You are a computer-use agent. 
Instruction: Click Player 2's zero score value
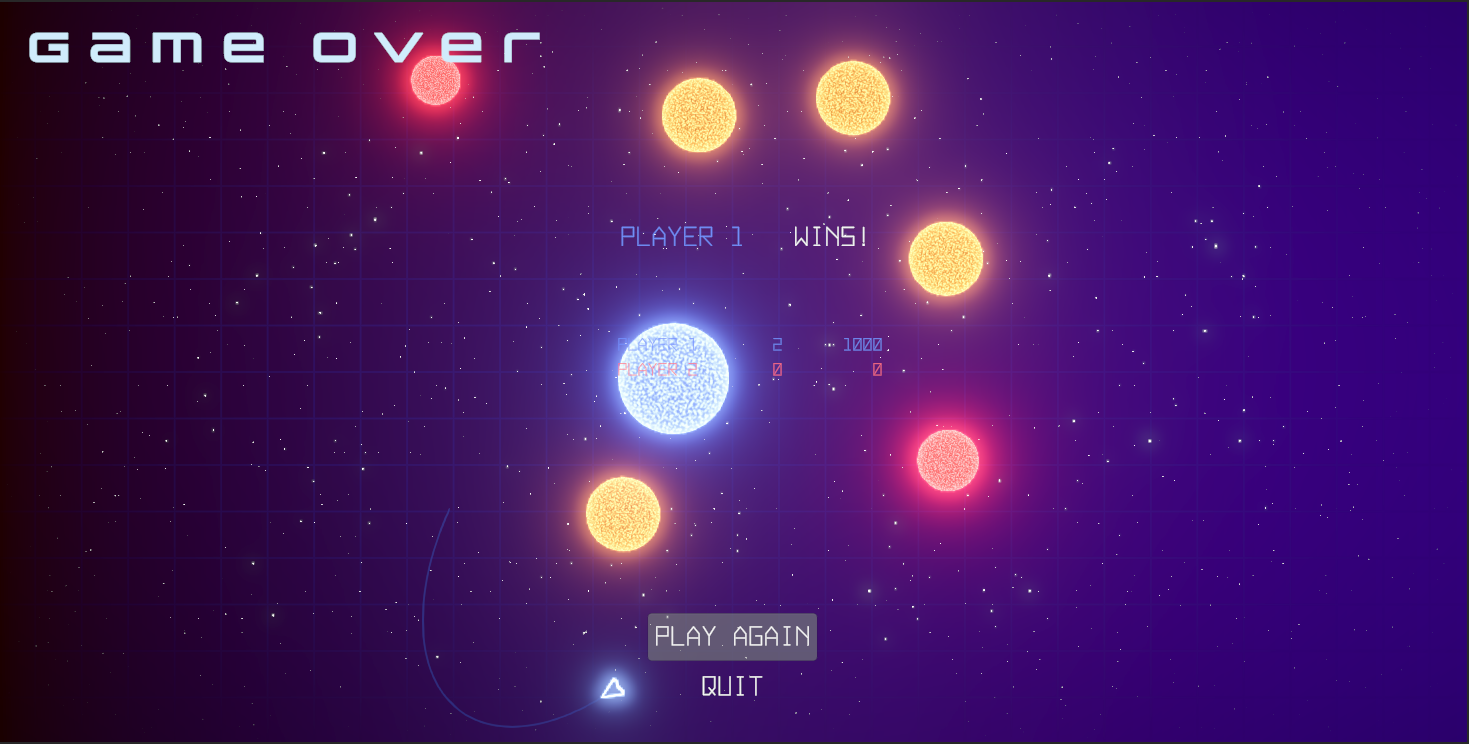pos(877,368)
